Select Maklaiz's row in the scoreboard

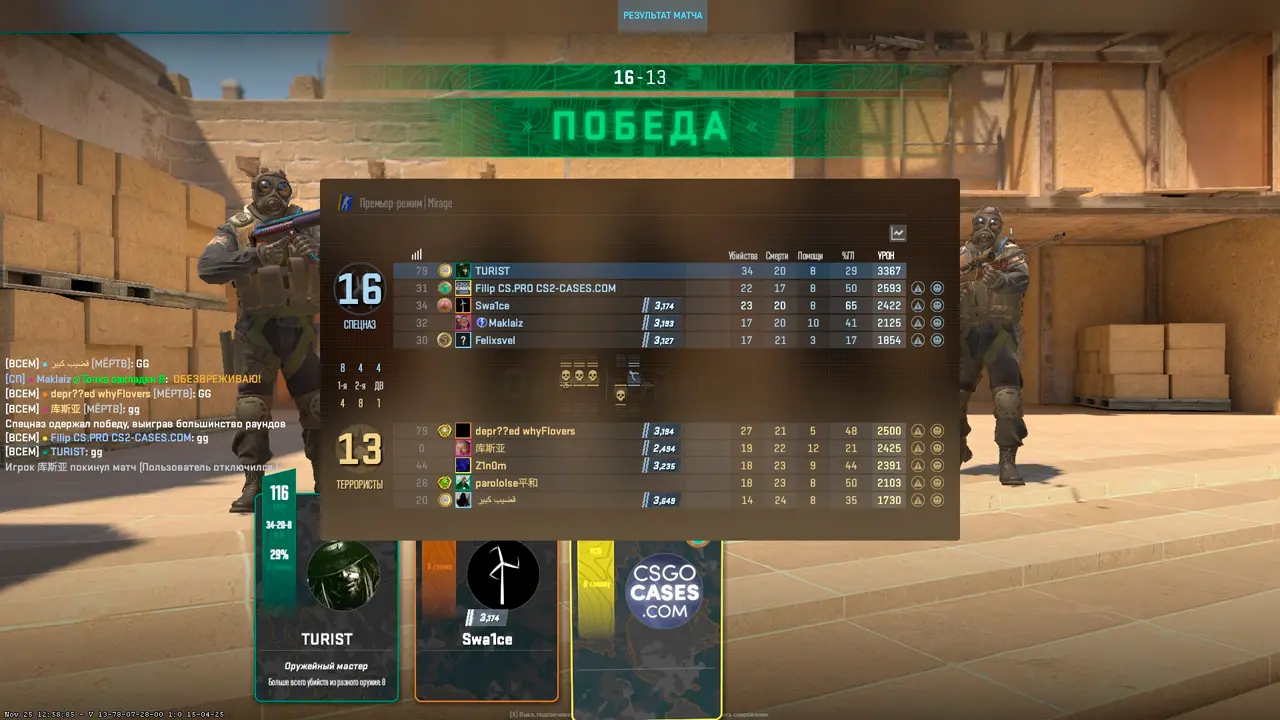tap(560, 323)
